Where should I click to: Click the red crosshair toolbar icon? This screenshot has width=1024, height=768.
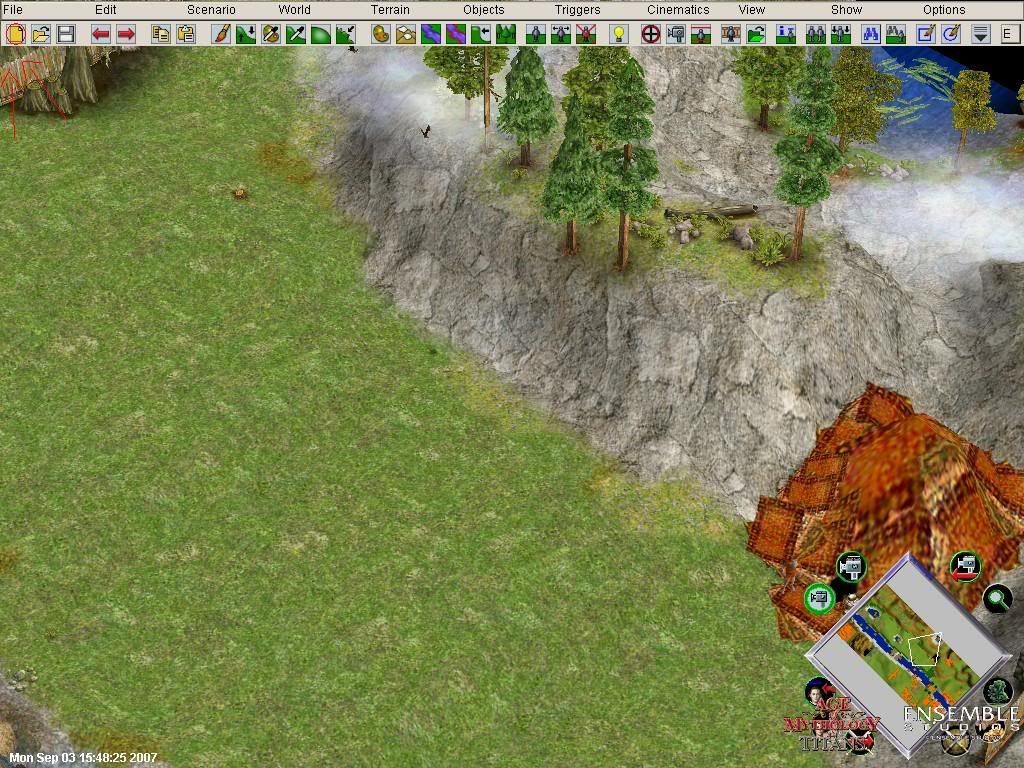click(651, 34)
